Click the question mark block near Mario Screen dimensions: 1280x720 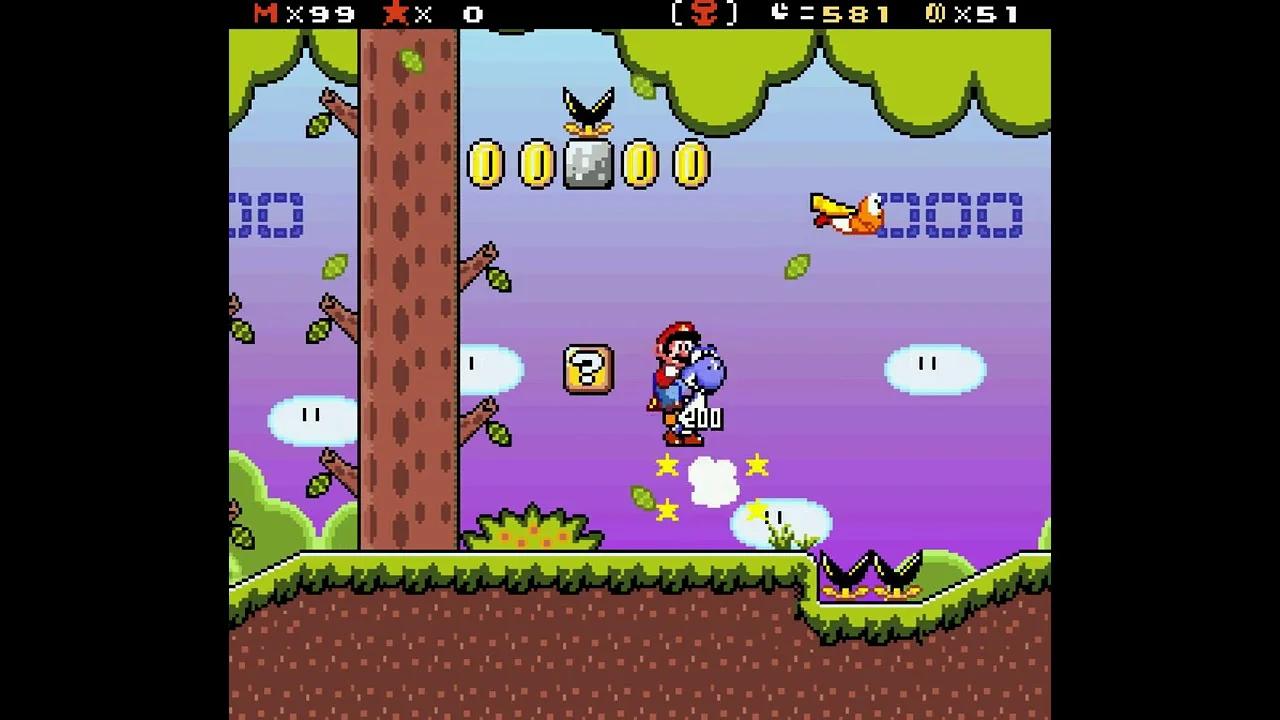(x=589, y=370)
